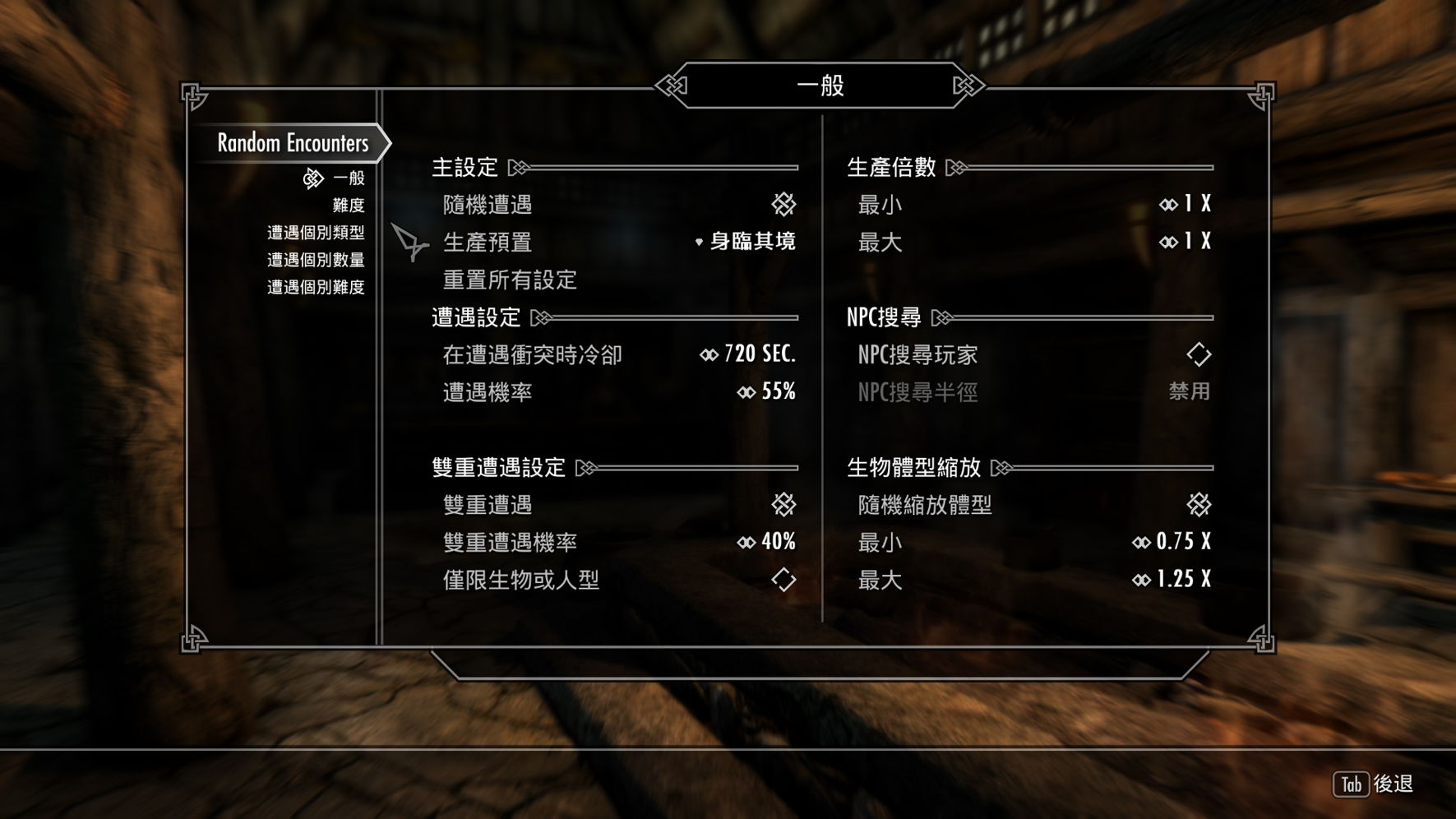
Task: Toggle the 隨機縮放體型 diamond icon
Action: click(x=1197, y=504)
